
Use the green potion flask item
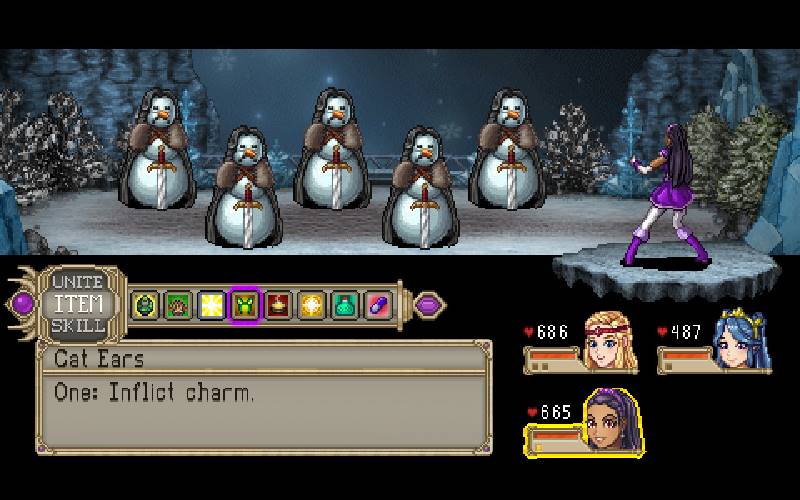click(x=344, y=304)
